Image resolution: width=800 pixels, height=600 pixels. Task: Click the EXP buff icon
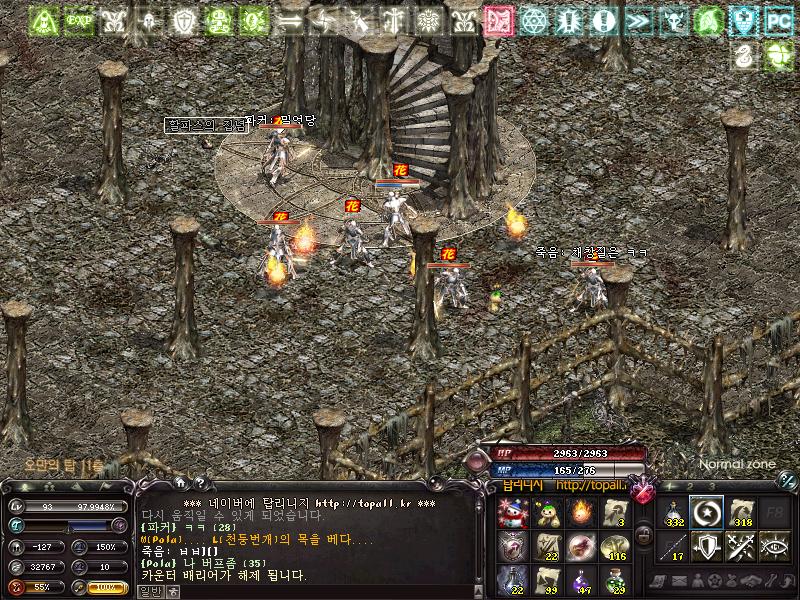pos(75,20)
